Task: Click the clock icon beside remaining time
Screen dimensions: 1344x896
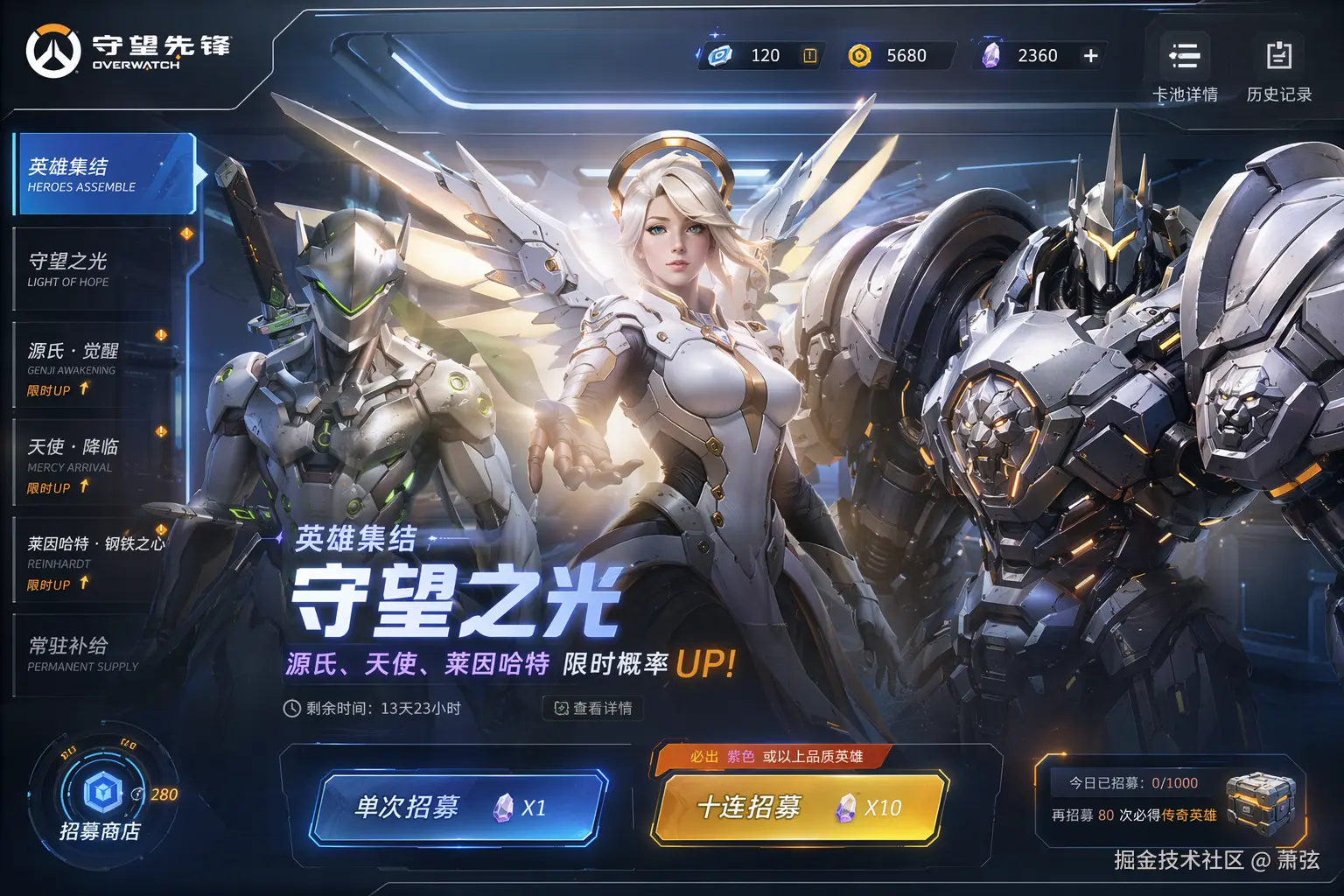Action: 290,710
